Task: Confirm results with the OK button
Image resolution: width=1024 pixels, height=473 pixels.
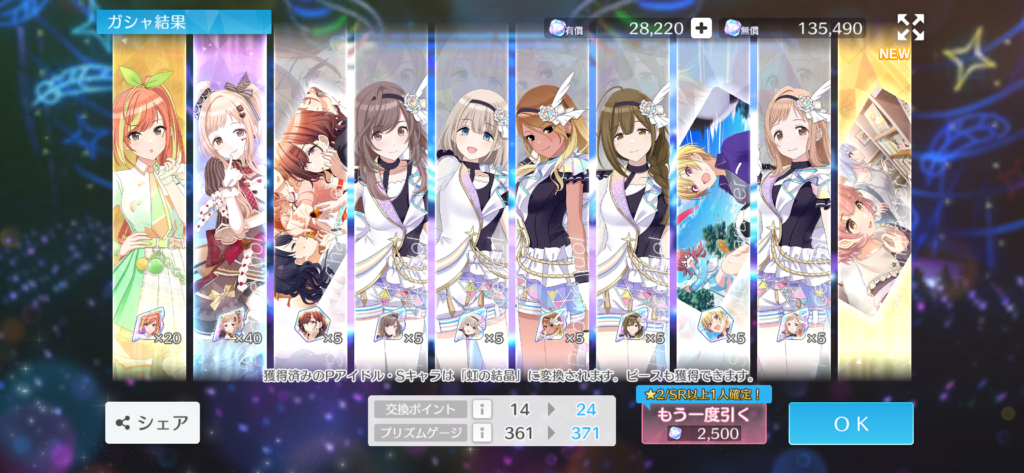Action: [x=850, y=423]
